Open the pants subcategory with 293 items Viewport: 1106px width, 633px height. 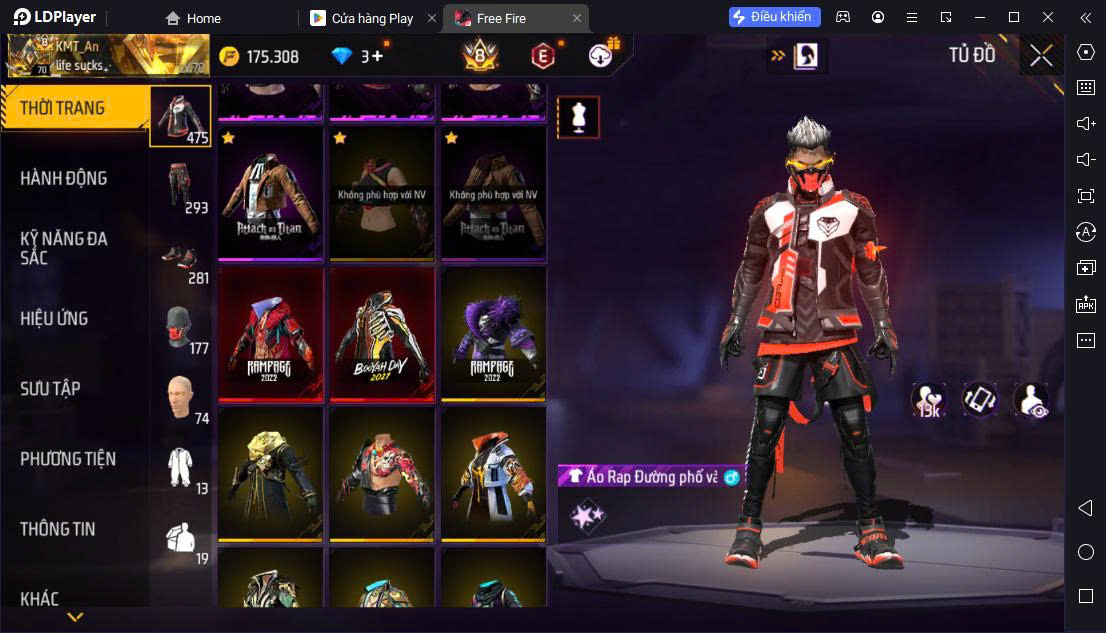(x=181, y=186)
